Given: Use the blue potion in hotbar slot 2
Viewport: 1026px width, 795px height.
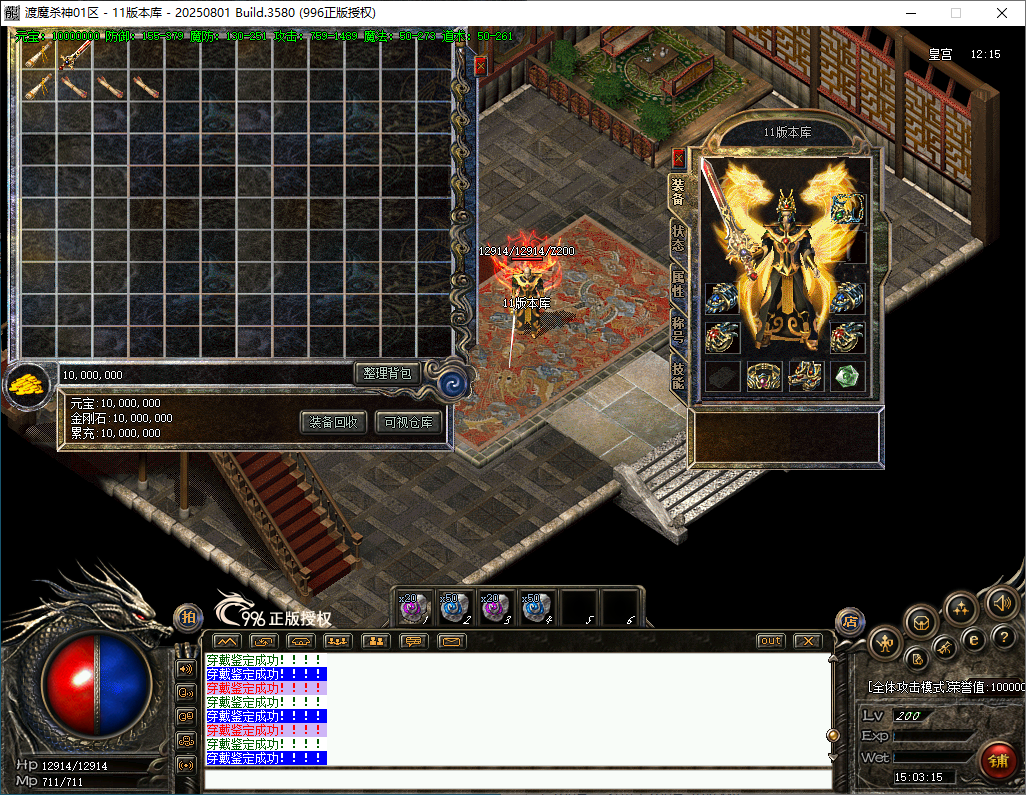Looking at the screenshot, I should [455, 608].
